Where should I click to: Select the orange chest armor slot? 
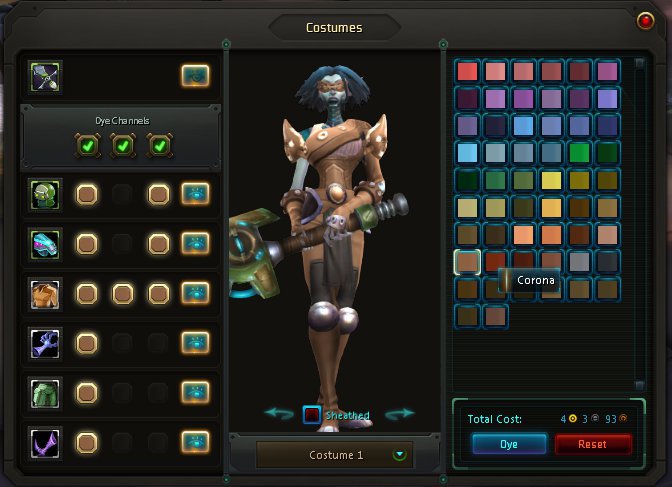pyautogui.click(x=46, y=293)
